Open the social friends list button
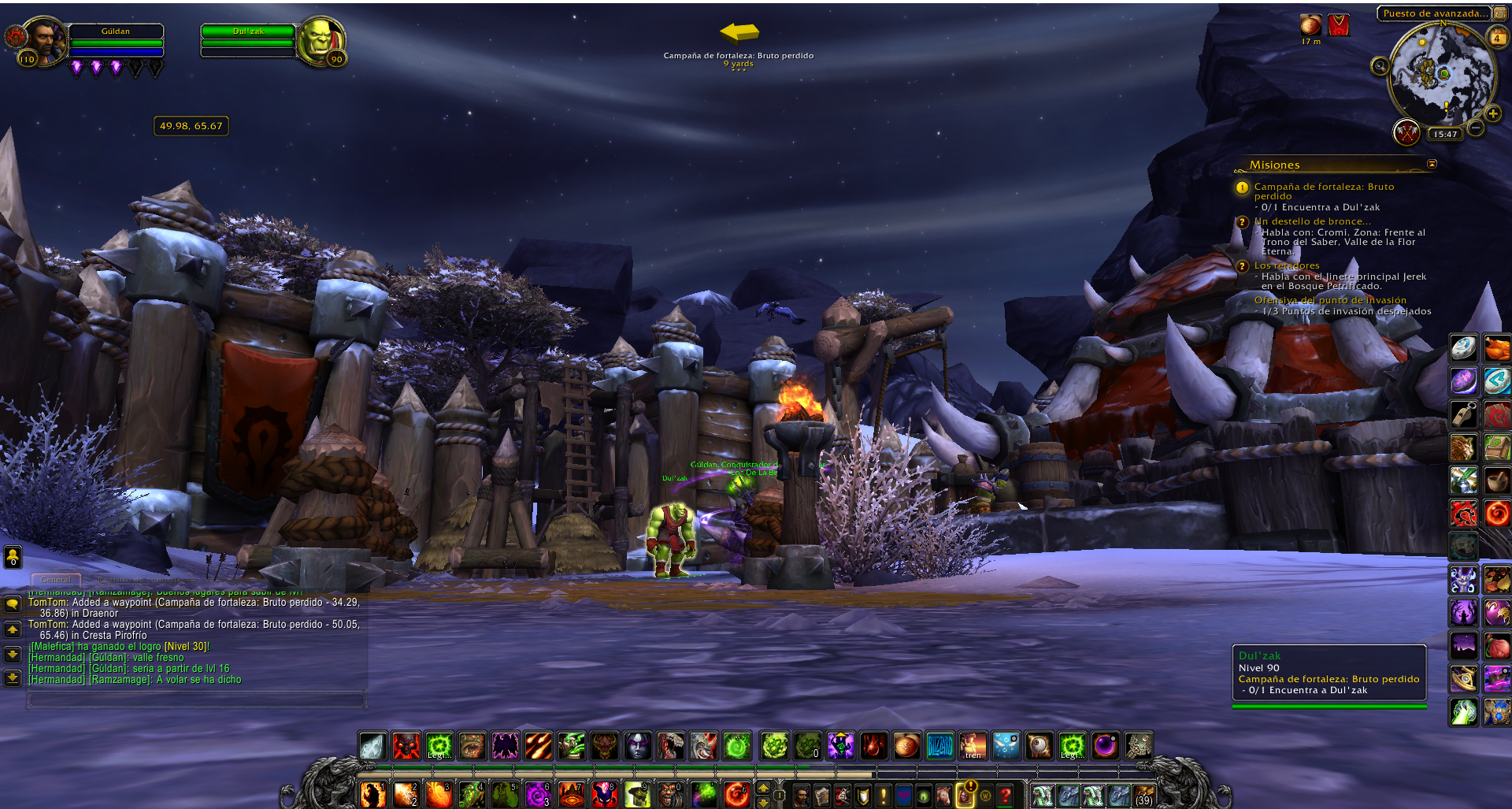The height and width of the screenshot is (809, 1512). pyautogui.click(x=13, y=557)
